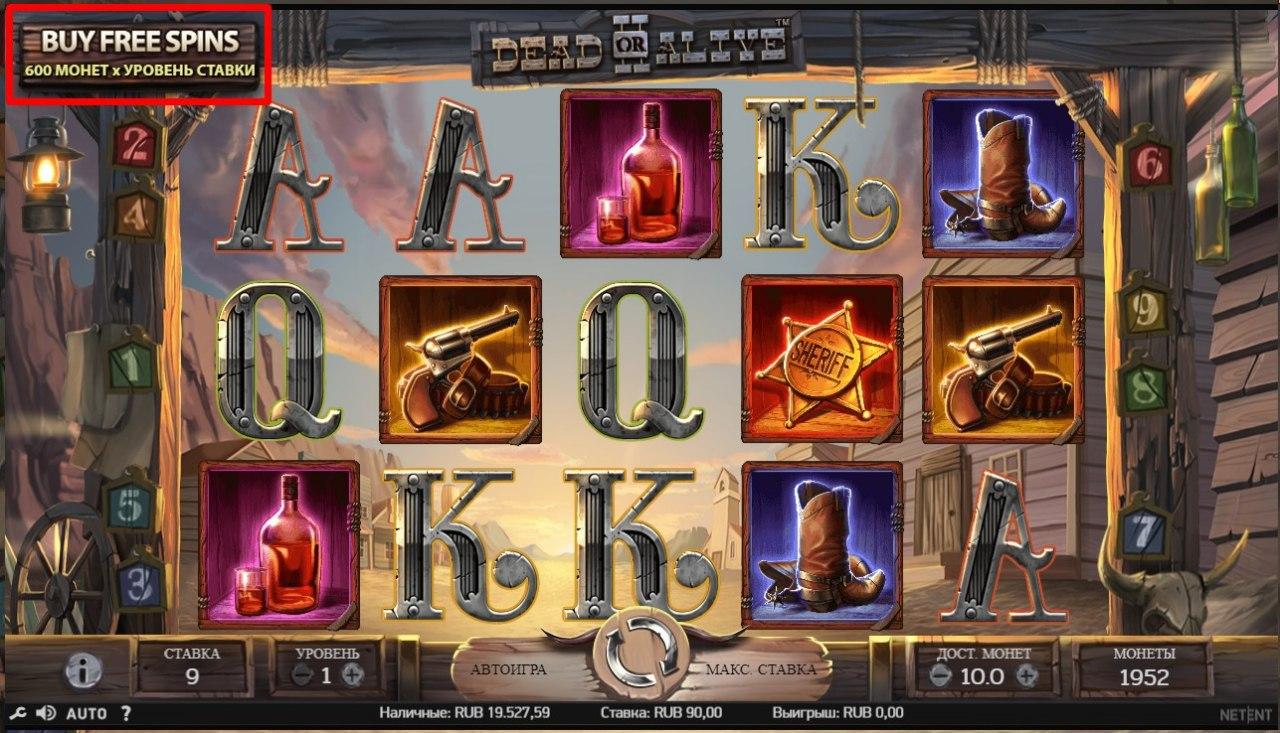This screenshot has height=733, width=1280.
Task: Raise the coin value (Дост. монет)
Action: click(x=1027, y=676)
